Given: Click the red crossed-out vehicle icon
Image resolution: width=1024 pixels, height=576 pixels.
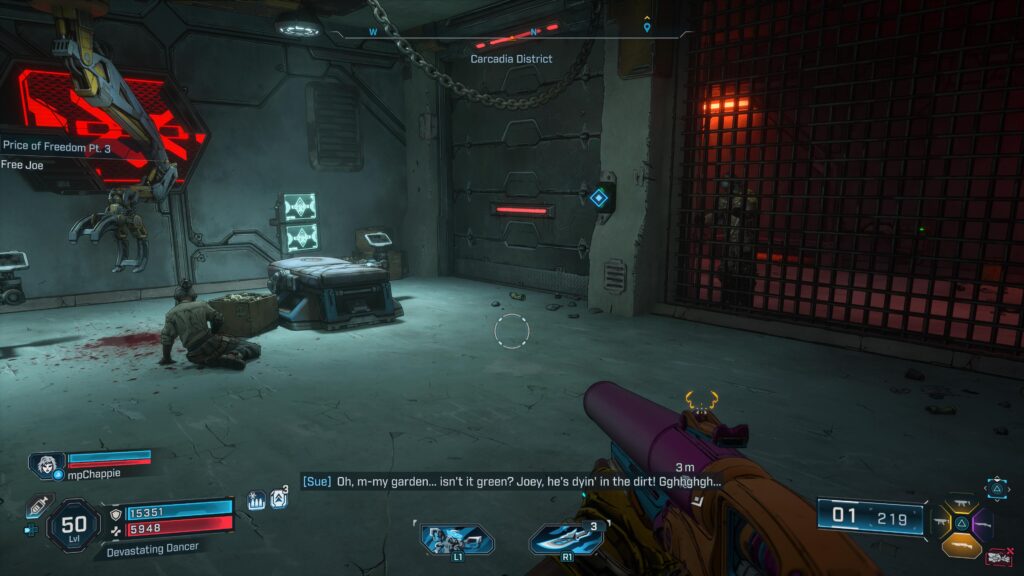Looking at the screenshot, I should click(997, 556).
